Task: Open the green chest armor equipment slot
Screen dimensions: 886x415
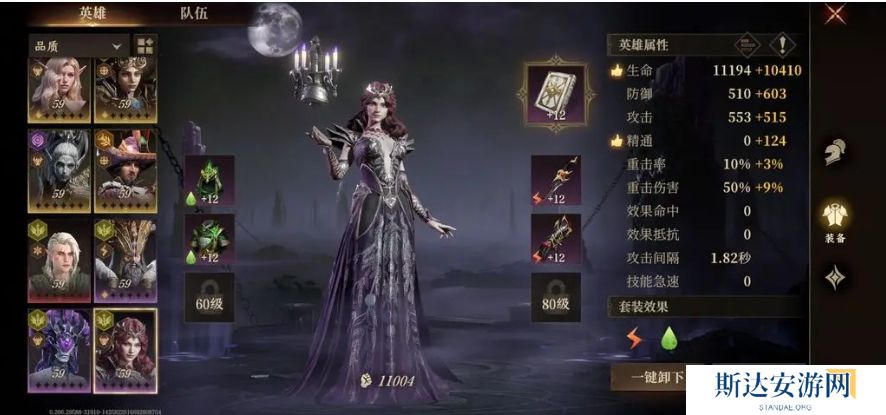Action: pyautogui.click(x=209, y=240)
